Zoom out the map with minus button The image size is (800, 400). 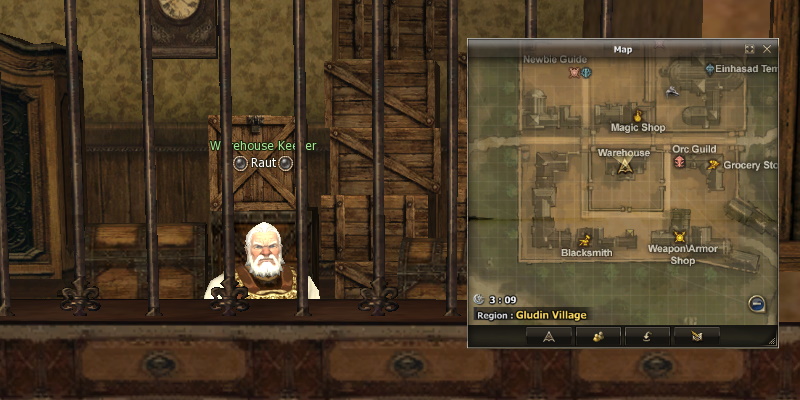757,303
